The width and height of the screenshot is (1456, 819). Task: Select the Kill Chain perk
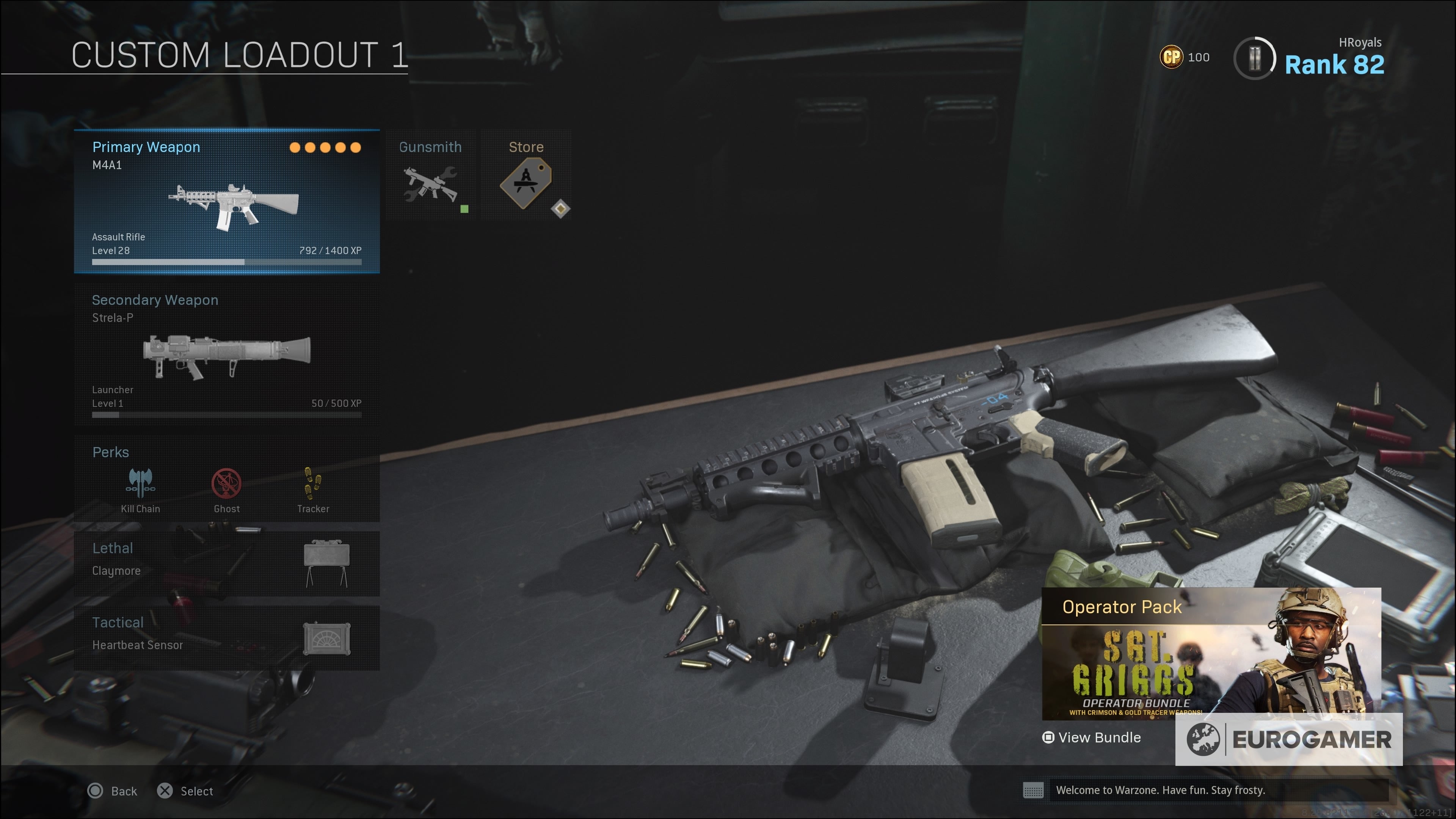tap(140, 490)
